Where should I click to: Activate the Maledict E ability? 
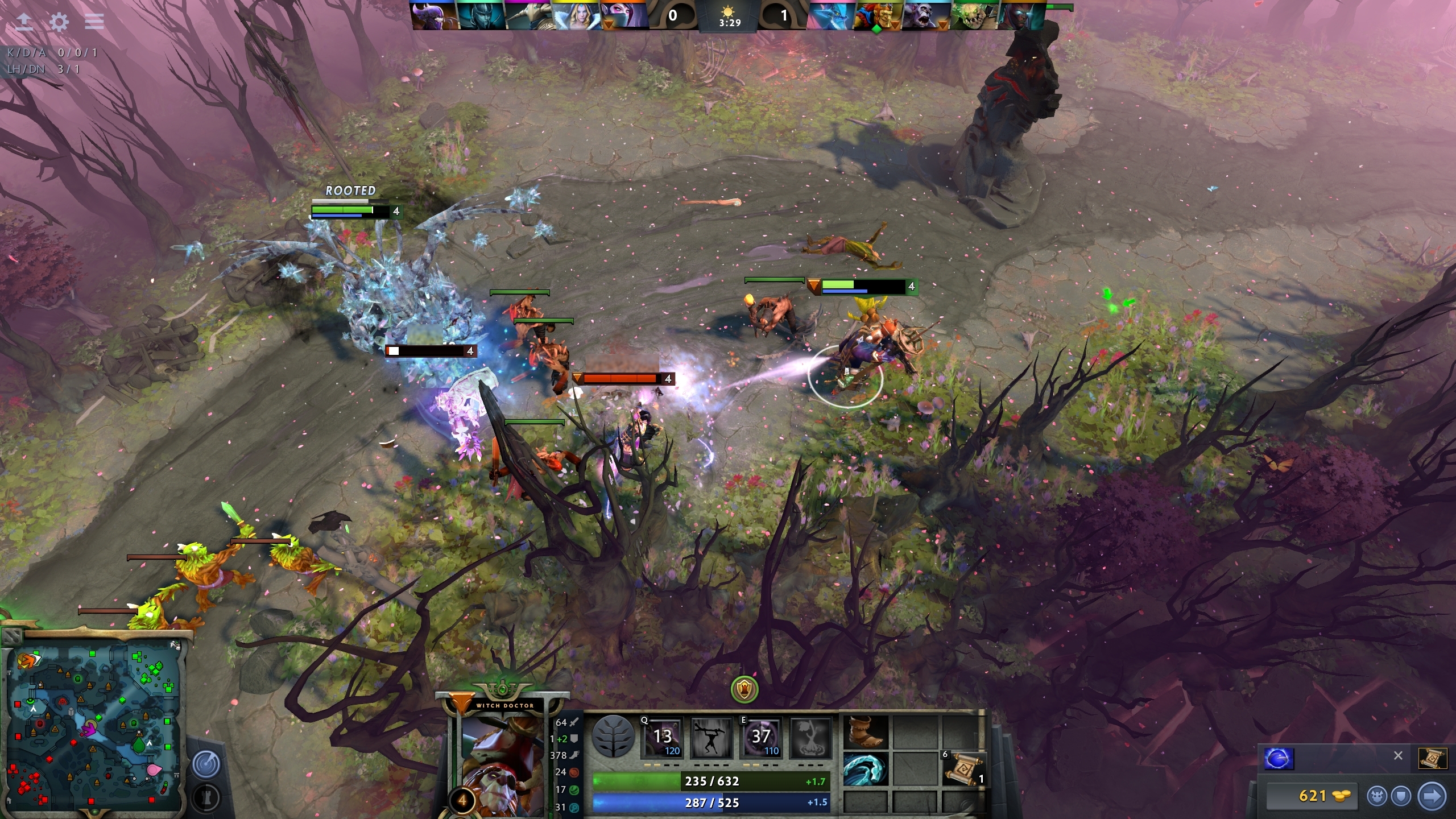pyautogui.click(x=760, y=737)
